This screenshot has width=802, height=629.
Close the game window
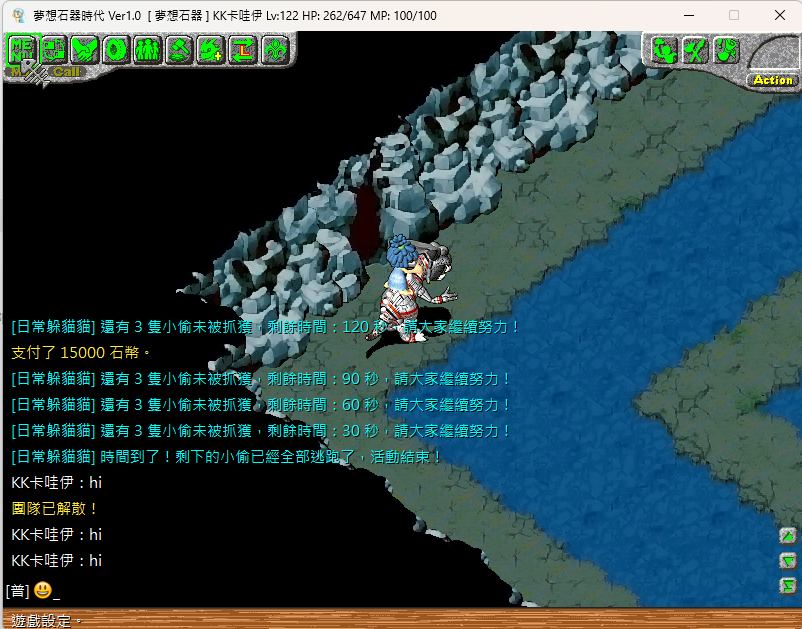coord(779,15)
